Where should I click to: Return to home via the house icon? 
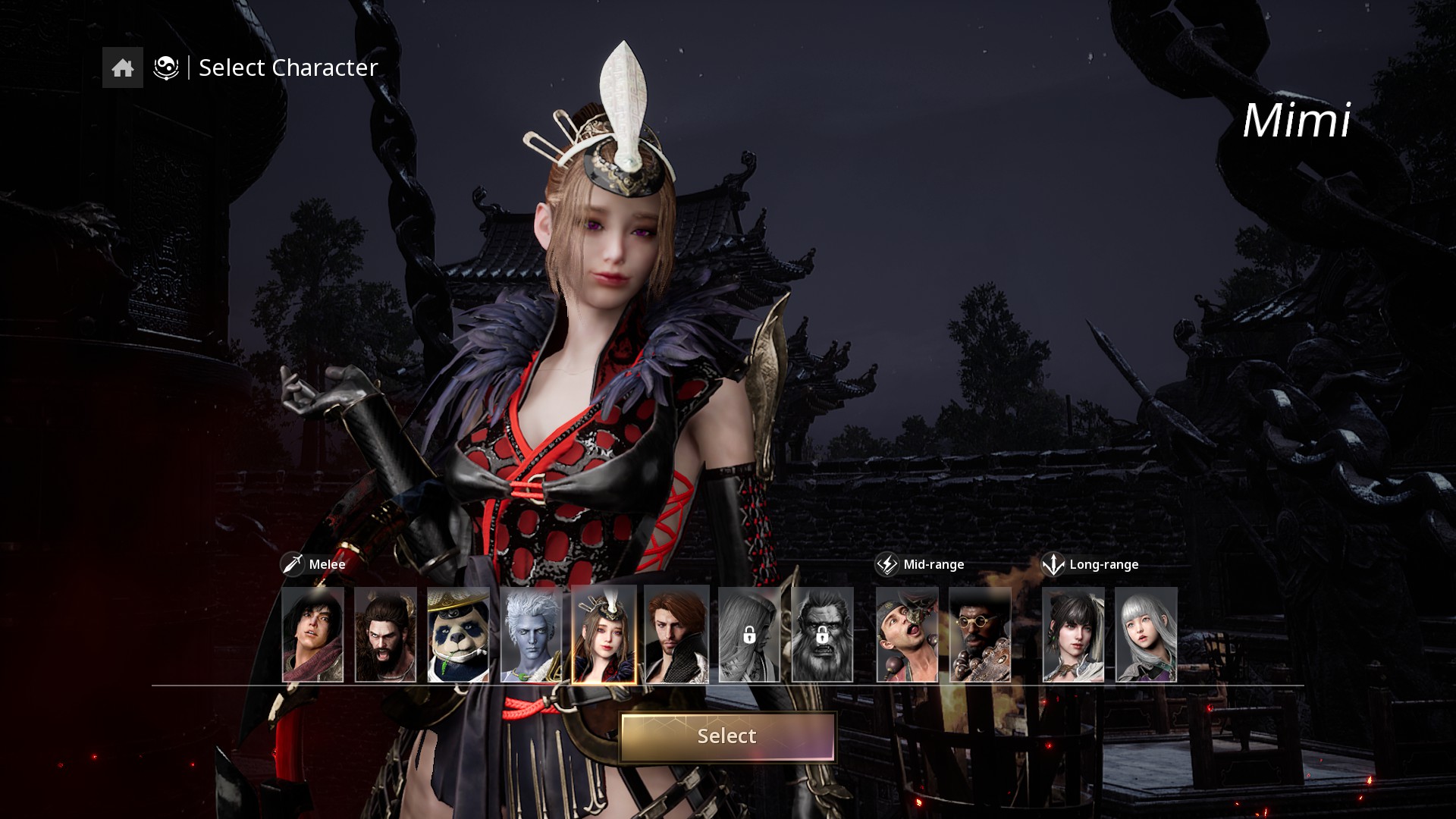pyautogui.click(x=123, y=68)
